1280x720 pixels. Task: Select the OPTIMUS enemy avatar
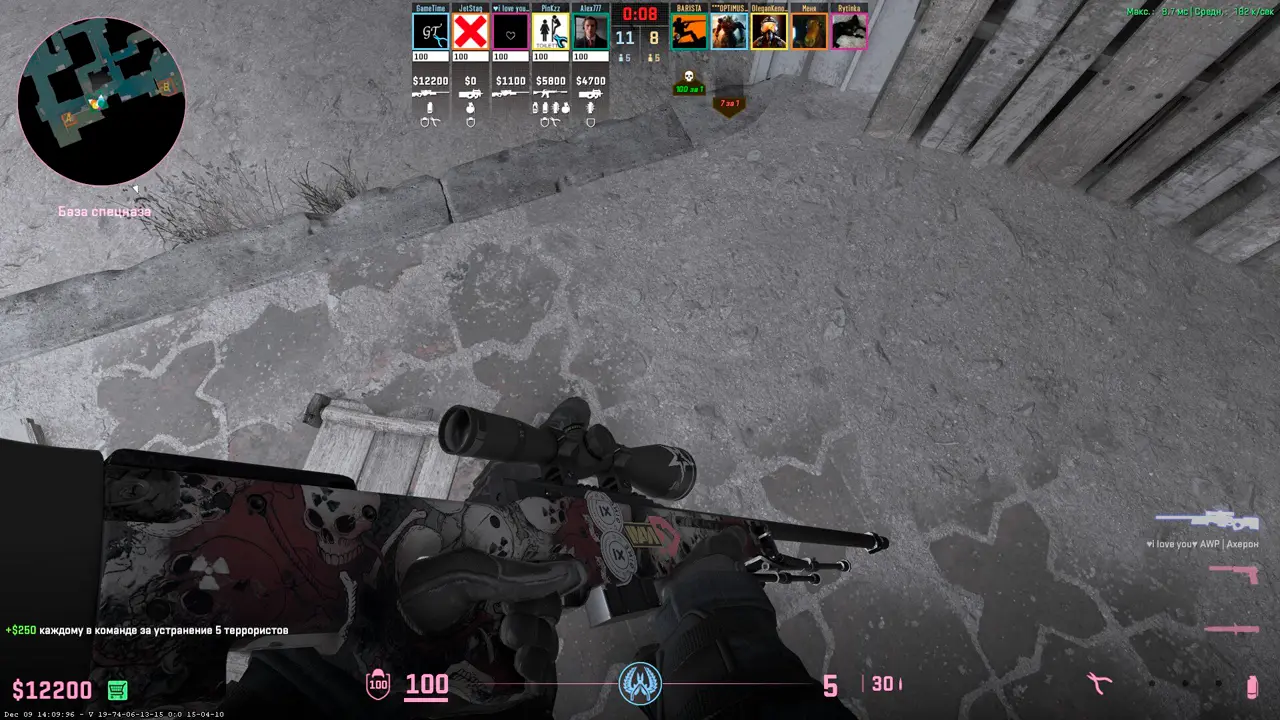point(729,31)
